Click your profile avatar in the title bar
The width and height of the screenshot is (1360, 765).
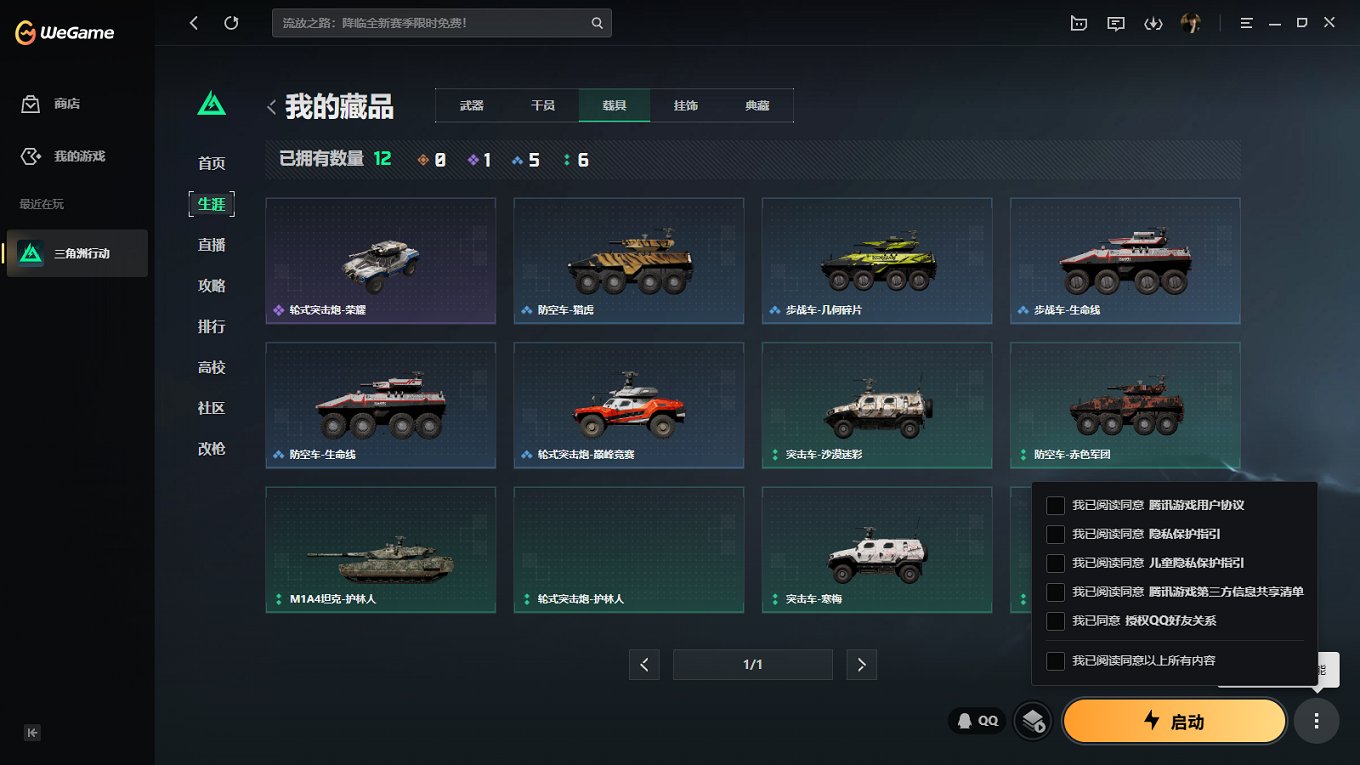tap(1190, 22)
